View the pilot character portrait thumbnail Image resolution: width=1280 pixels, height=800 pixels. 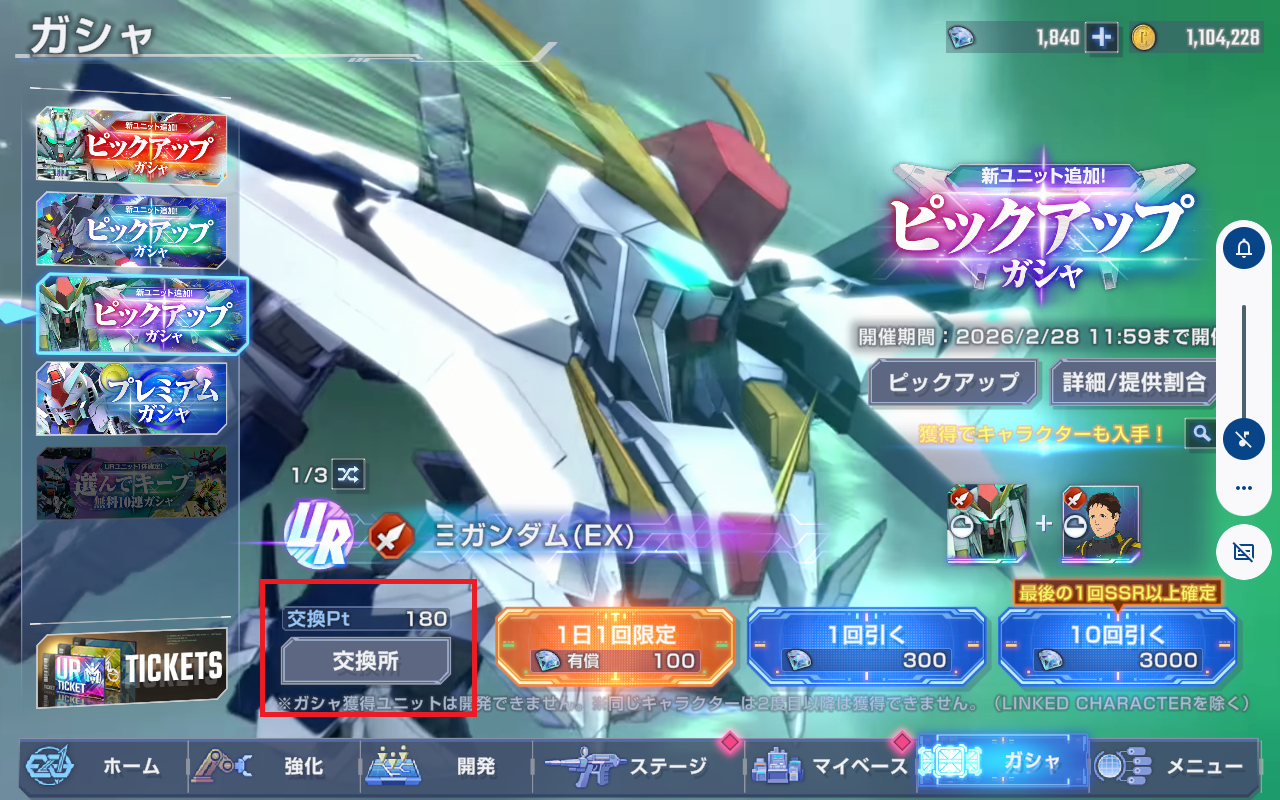[x=1100, y=524]
